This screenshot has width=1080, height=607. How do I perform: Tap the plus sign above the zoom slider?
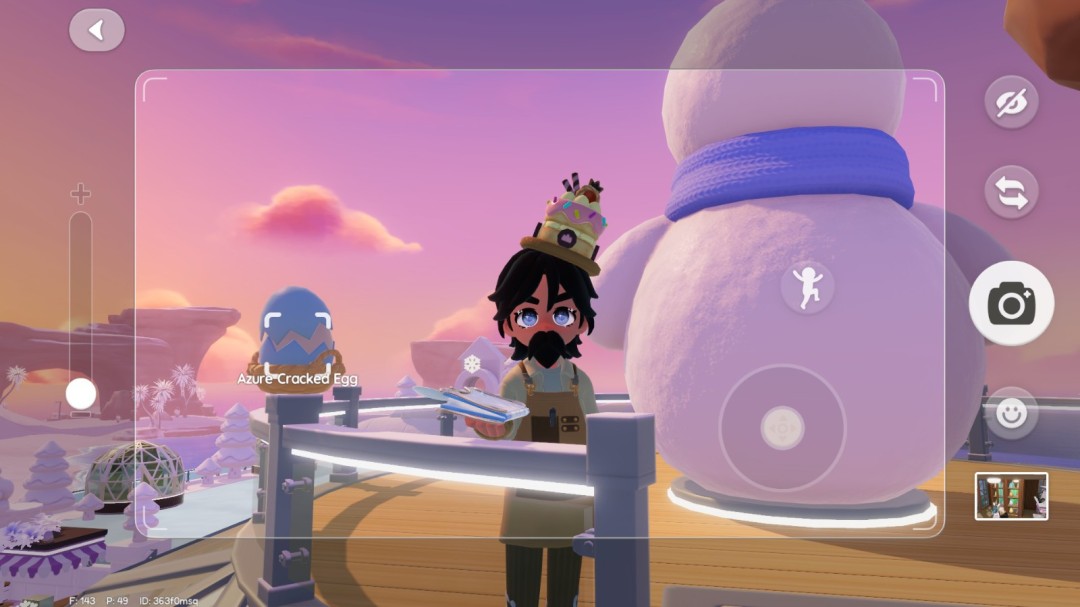point(80,194)
